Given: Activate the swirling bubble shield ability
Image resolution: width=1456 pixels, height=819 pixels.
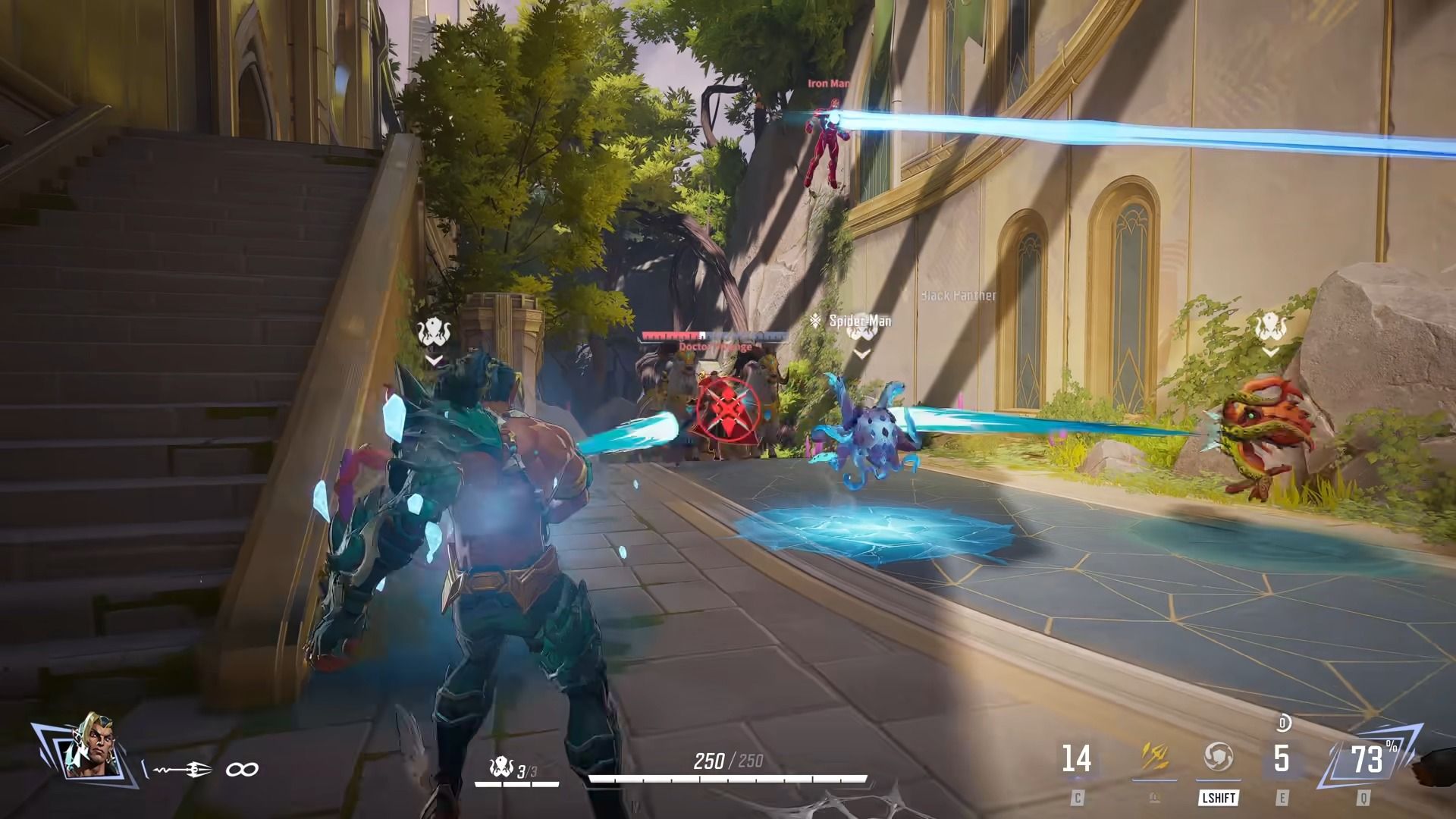Looking at the screenshot, I should 1218,758.
